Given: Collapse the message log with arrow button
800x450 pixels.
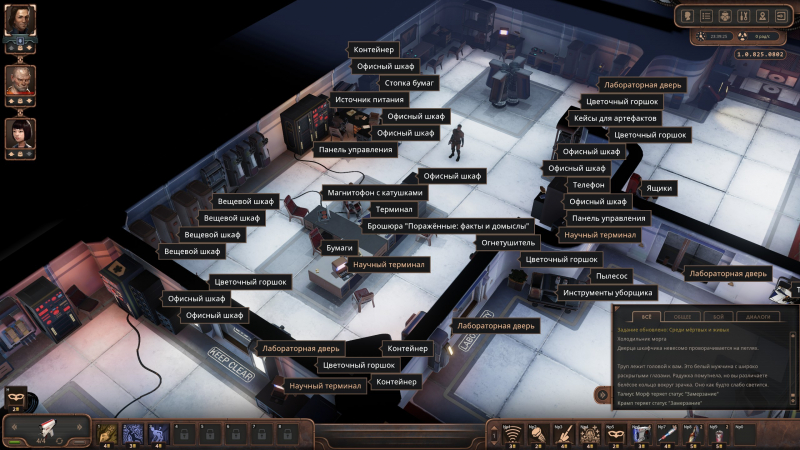Looking at the screenshot, I should click(604, 395).
